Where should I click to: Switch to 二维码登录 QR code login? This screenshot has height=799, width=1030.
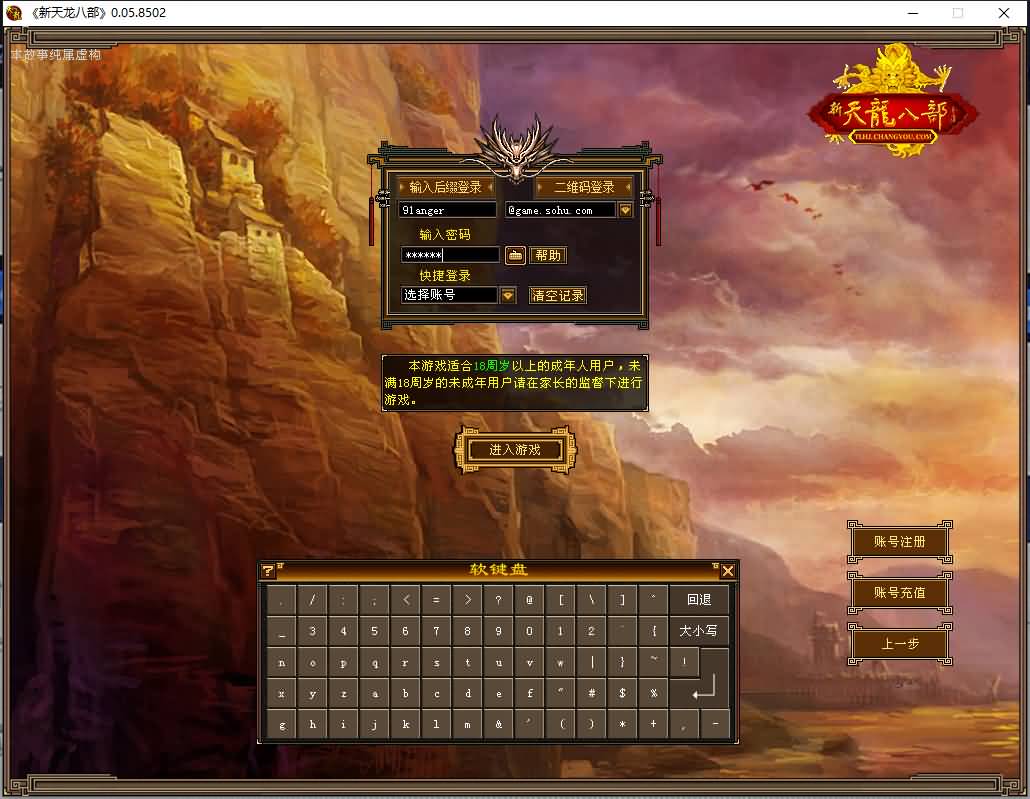click(584, 187)
